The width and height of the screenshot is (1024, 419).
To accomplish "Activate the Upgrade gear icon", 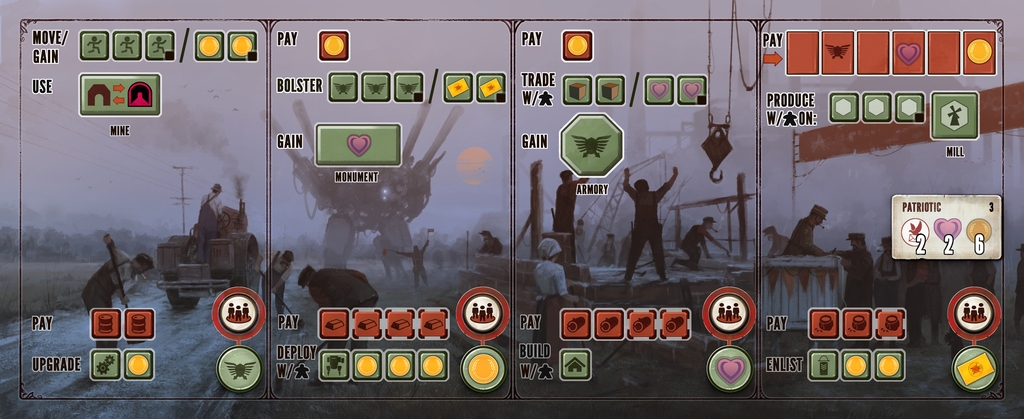I will [x=105, y=364].
